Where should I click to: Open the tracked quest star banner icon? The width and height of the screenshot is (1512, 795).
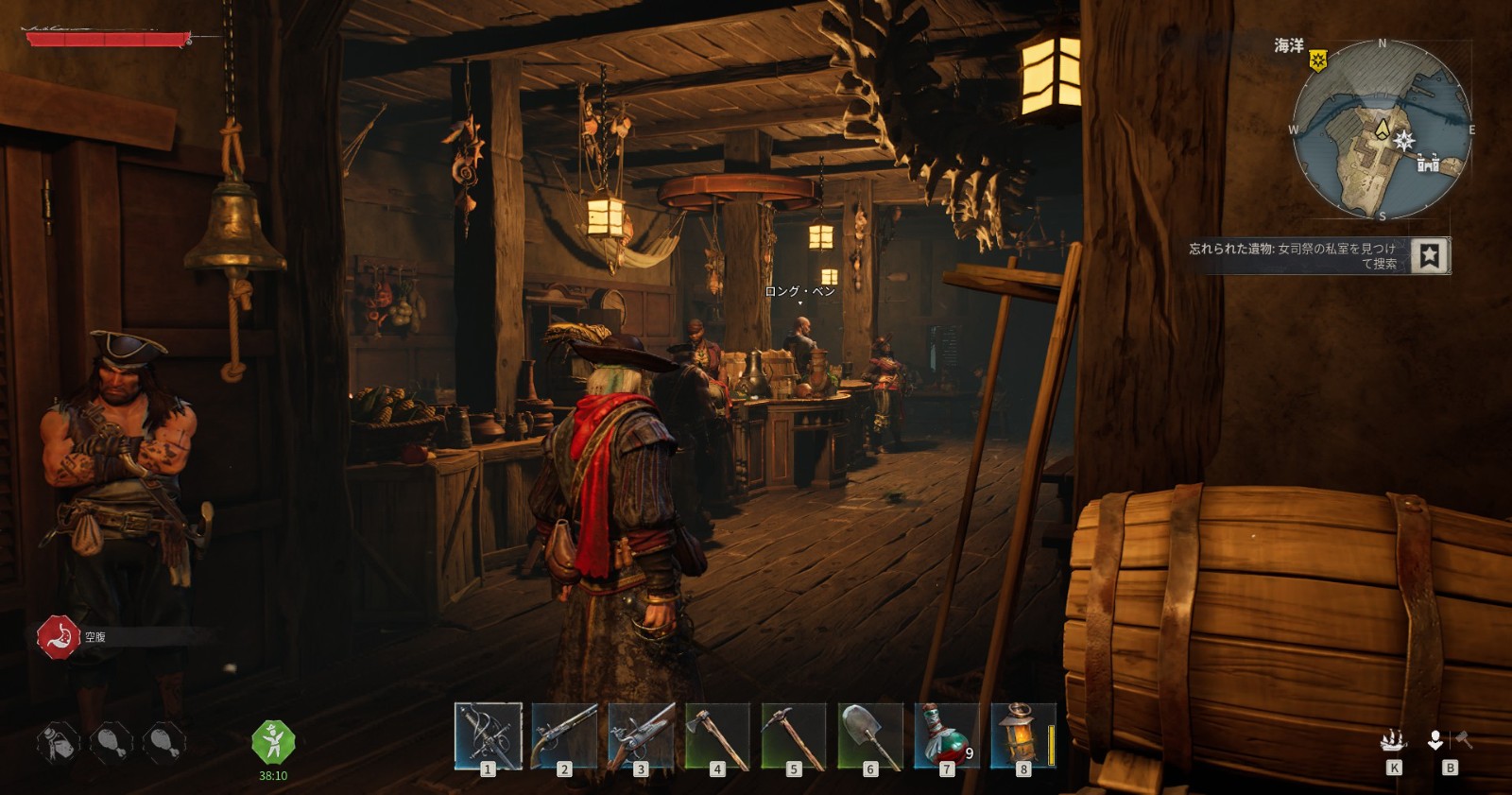pyautogui.click(x=1430, y=255)
